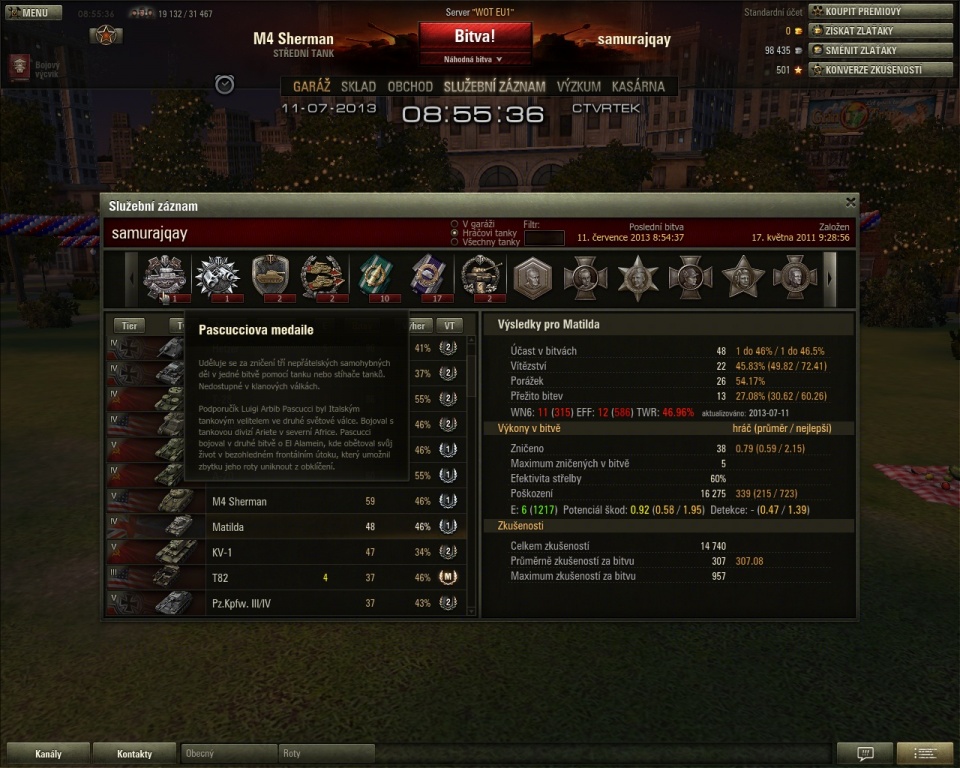Switch to the KASÁRNA barracks tab
This screenshot has height=768, width=960.
637,86
